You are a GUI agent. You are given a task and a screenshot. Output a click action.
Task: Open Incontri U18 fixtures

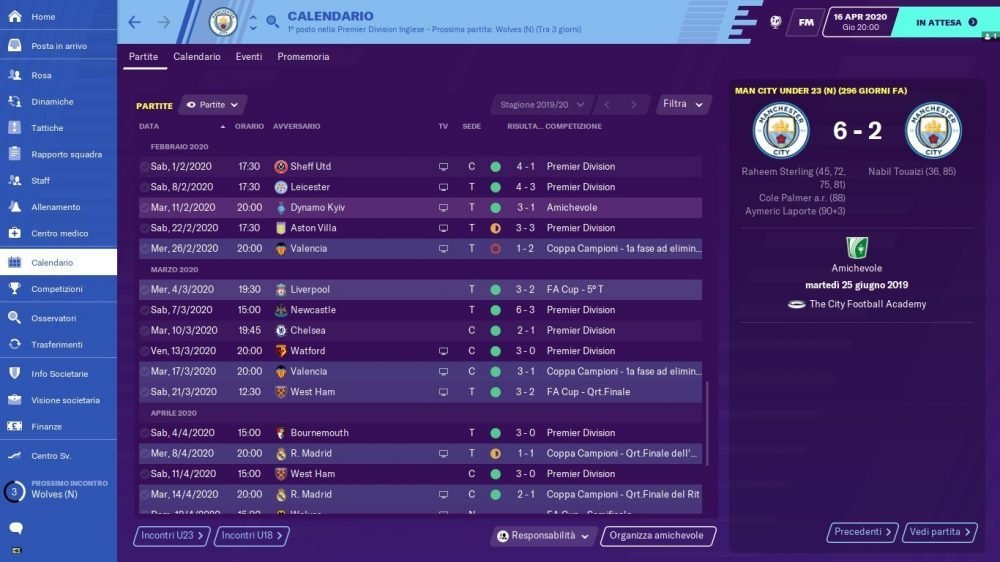[252, 536]
